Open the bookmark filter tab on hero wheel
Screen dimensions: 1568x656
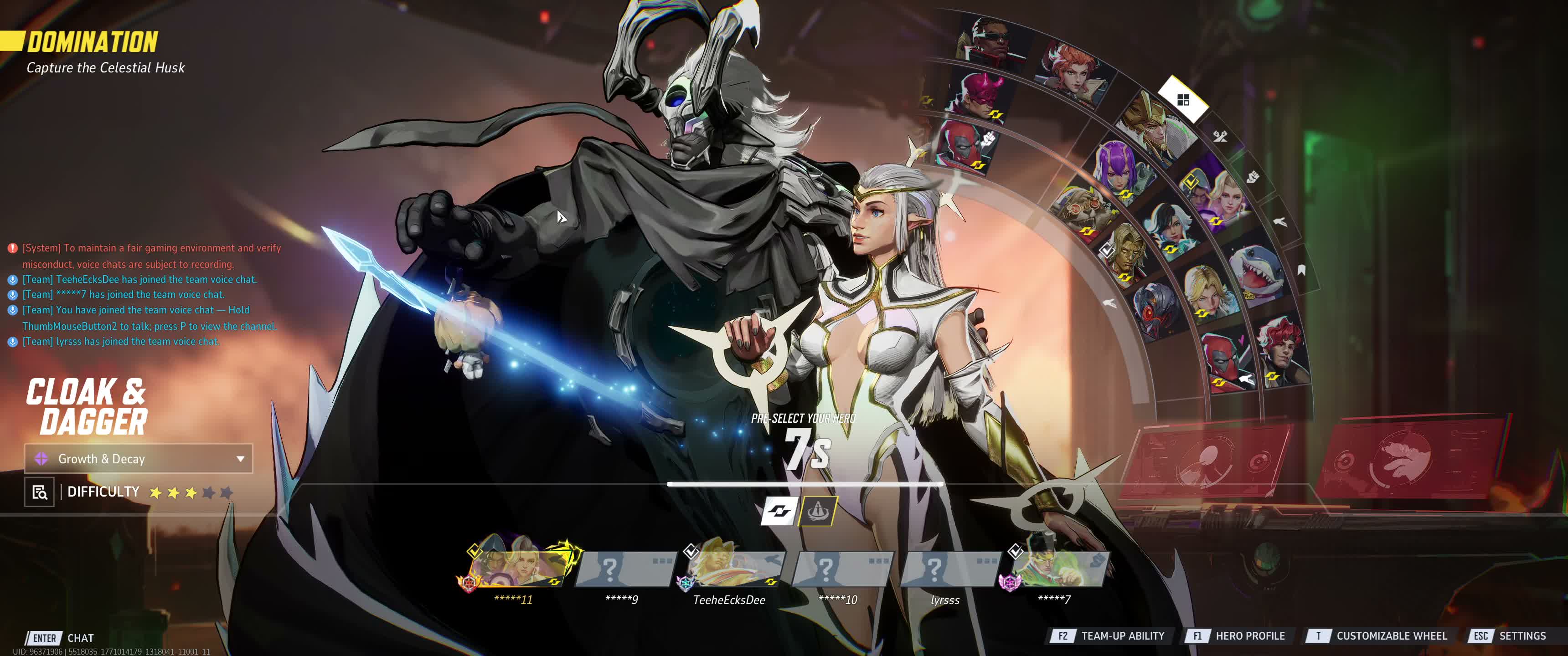(x=1301, y=270)
